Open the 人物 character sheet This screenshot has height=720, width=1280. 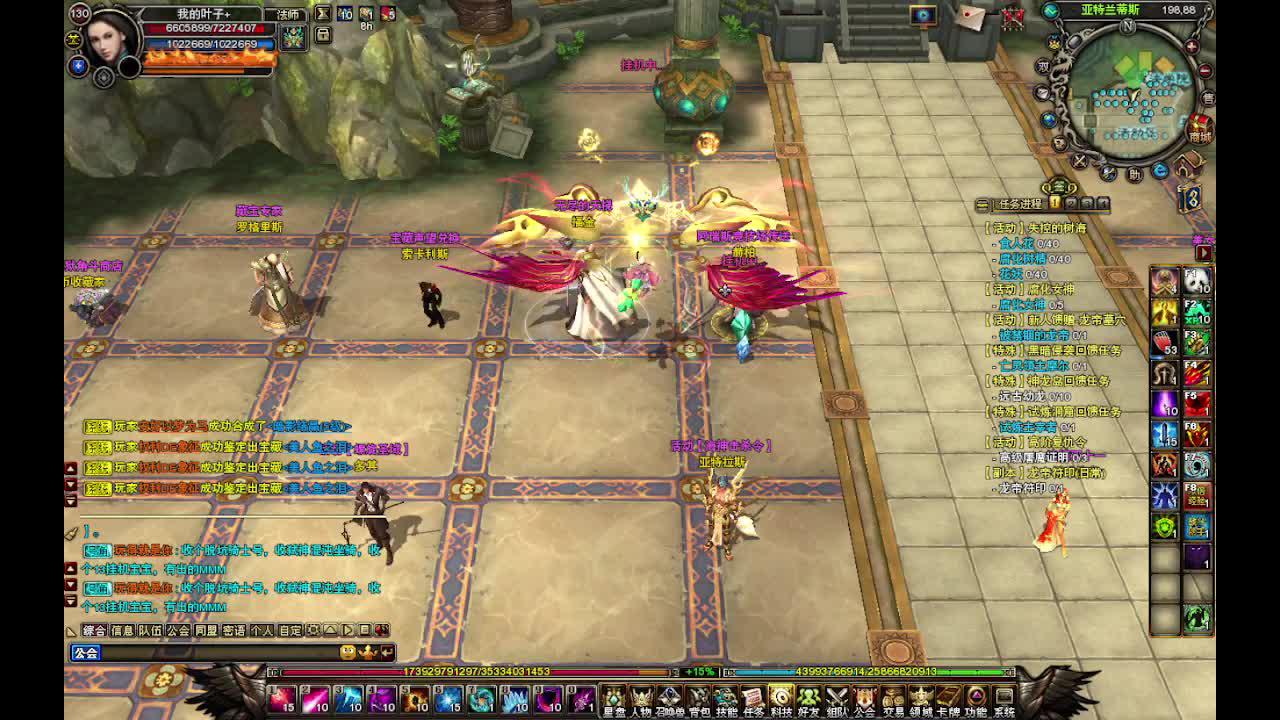click(641, 700)
